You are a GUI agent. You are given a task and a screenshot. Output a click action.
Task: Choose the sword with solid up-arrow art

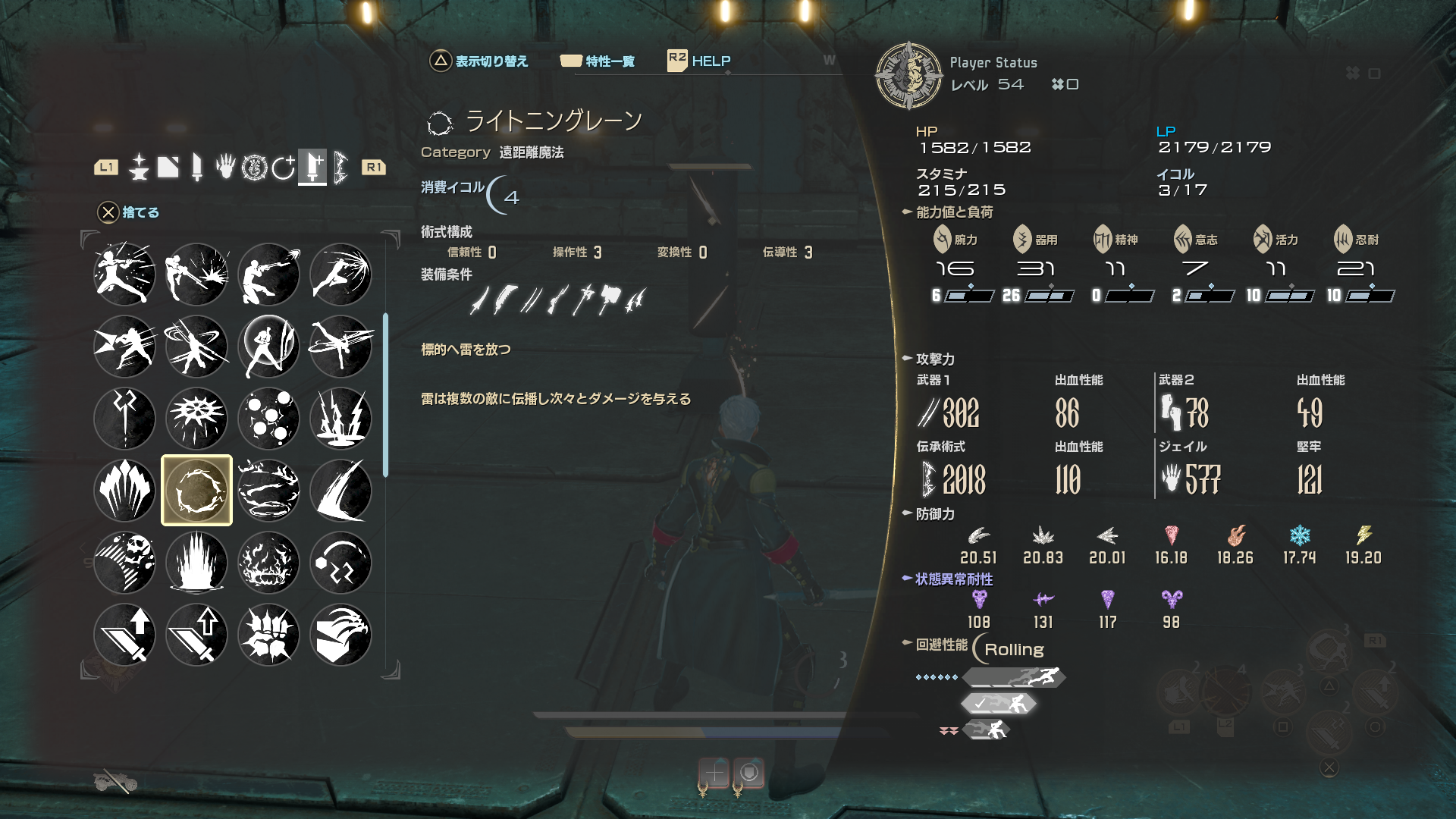tap(124, 635)
